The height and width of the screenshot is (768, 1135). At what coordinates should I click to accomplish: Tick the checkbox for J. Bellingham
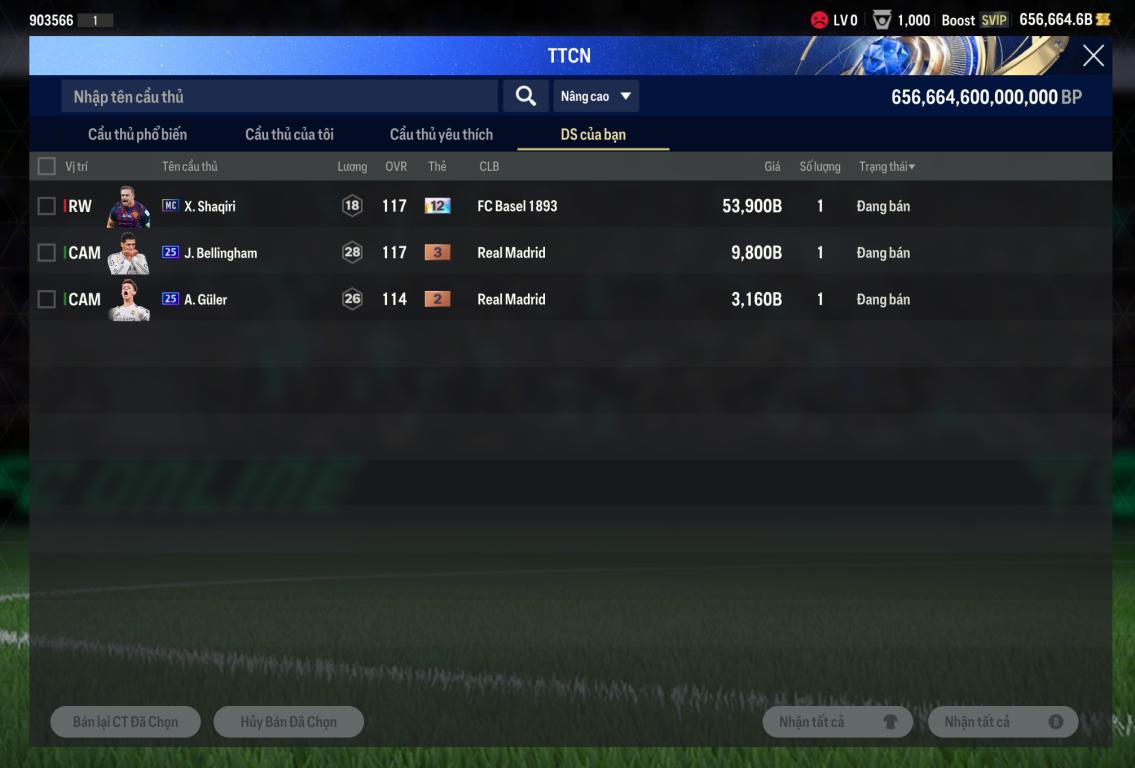coord(47,253)
